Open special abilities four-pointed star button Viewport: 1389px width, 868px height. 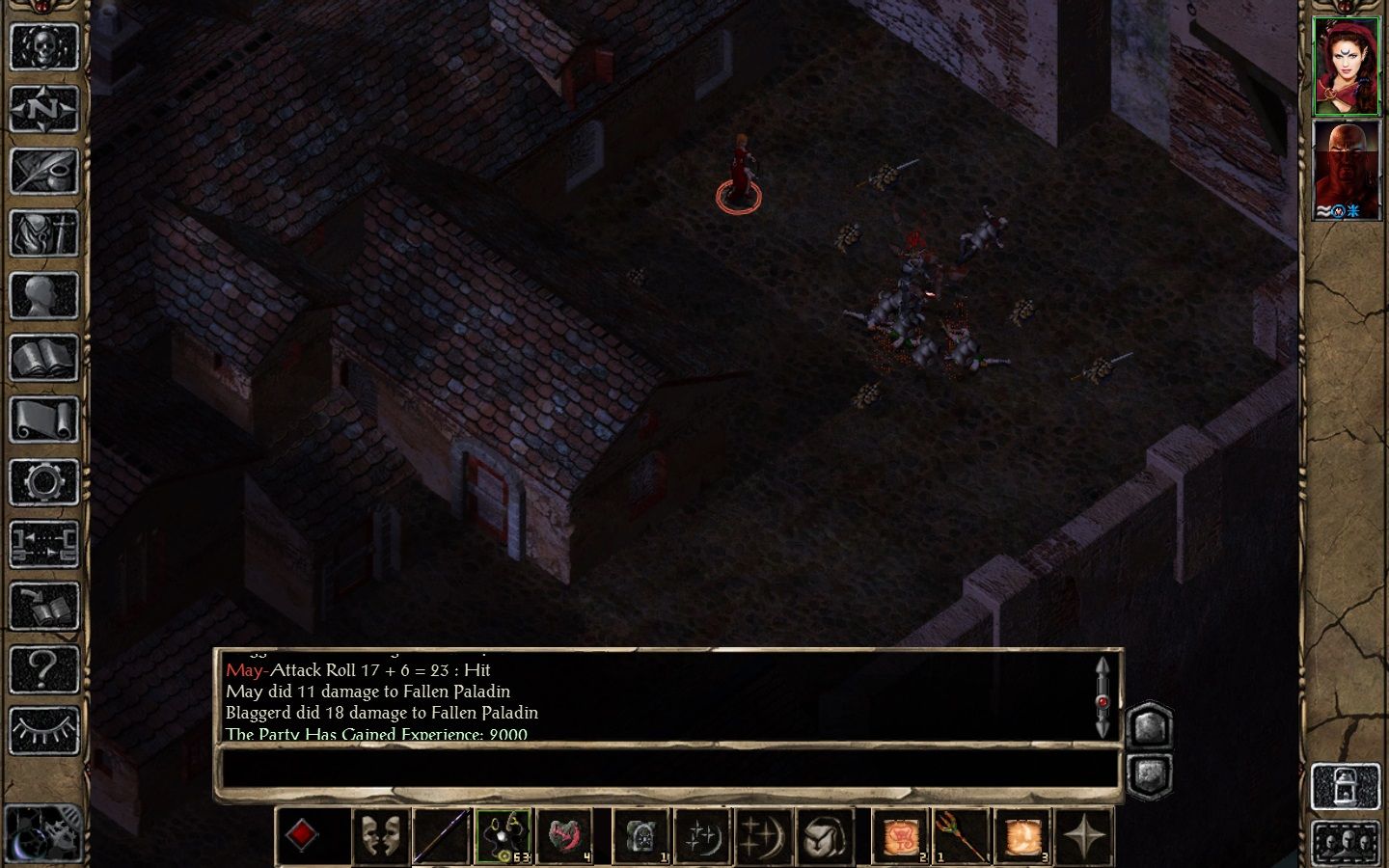coord(1083,835)
